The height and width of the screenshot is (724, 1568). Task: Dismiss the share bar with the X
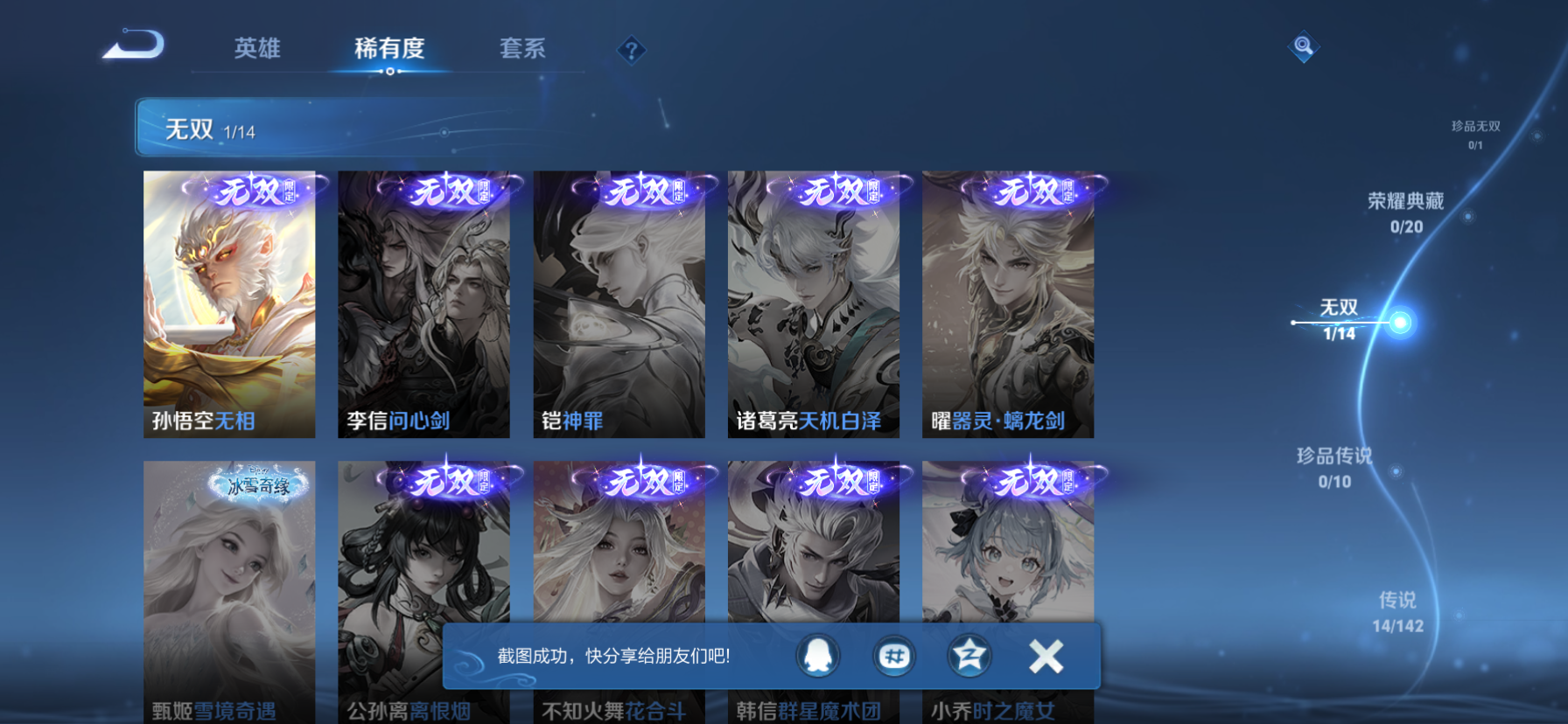coord(1044,656)
